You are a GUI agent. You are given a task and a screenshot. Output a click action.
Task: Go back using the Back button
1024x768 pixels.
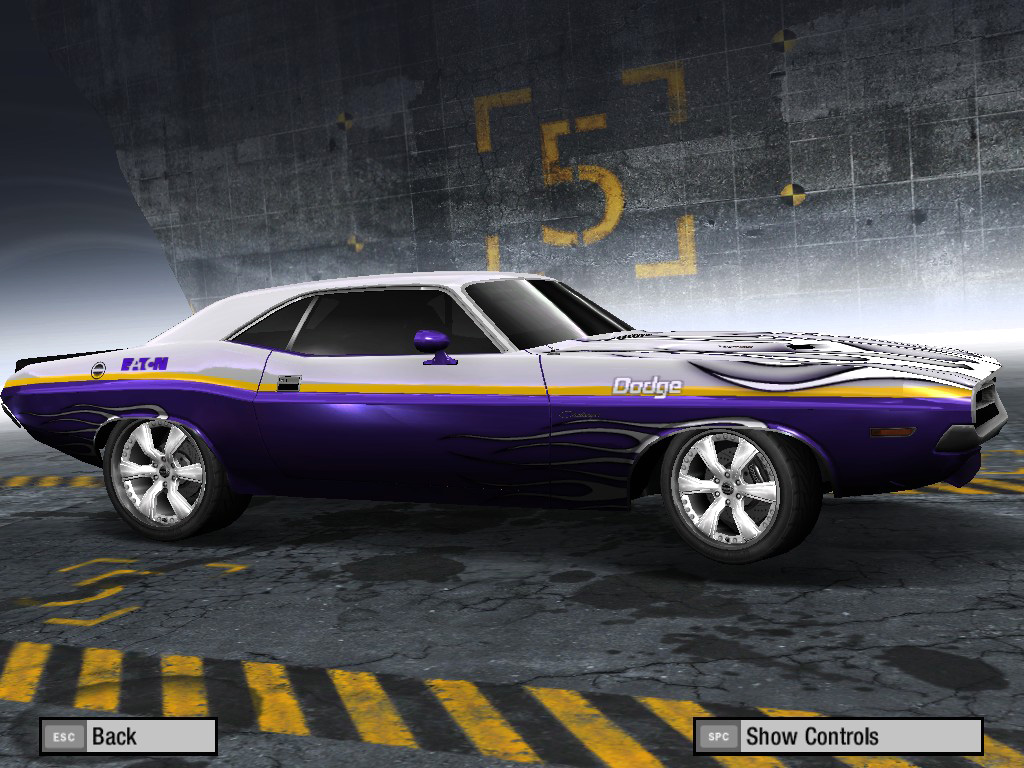tap(128, 736)
